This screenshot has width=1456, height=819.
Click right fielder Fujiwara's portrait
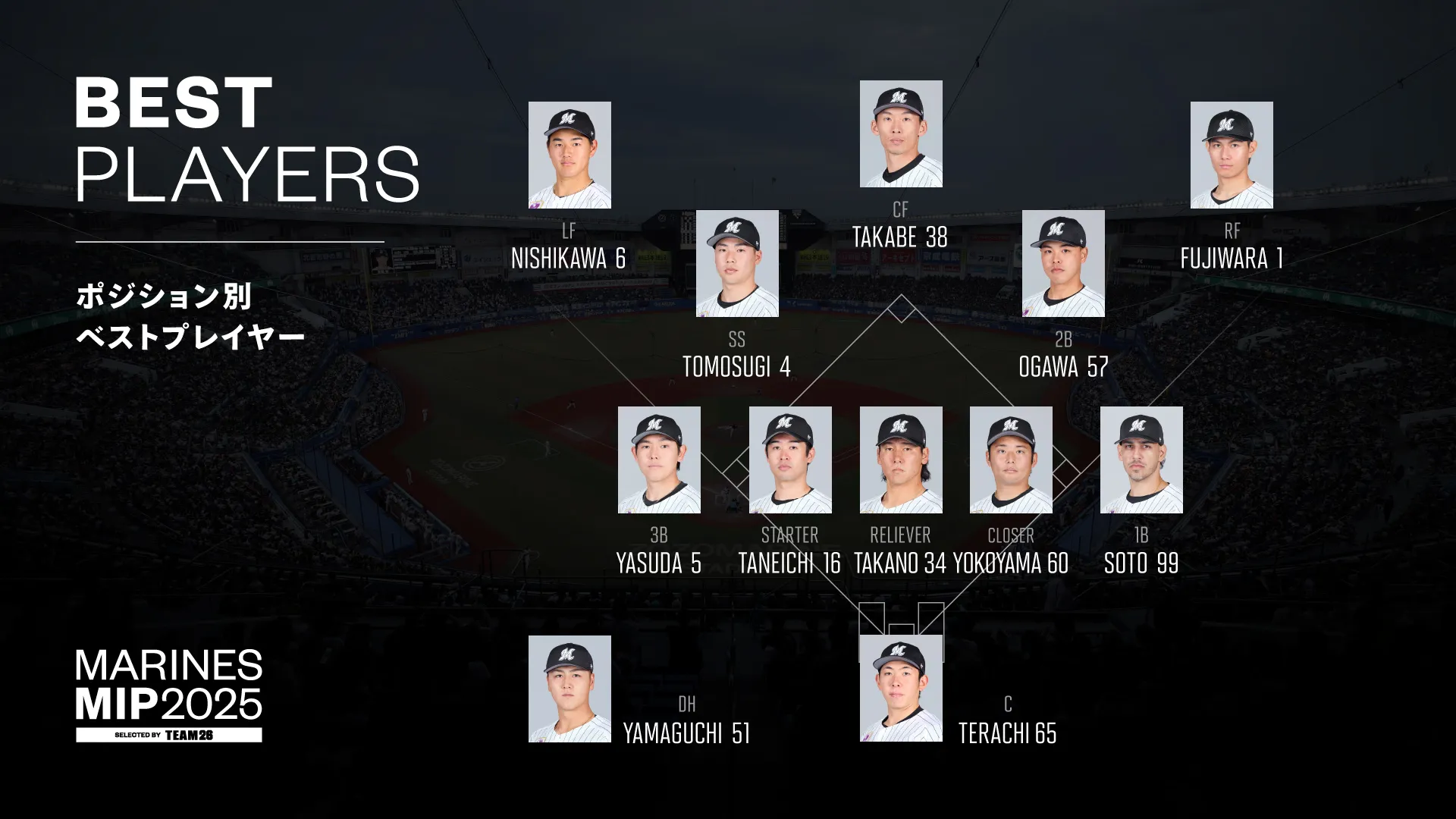point(1232,155)
